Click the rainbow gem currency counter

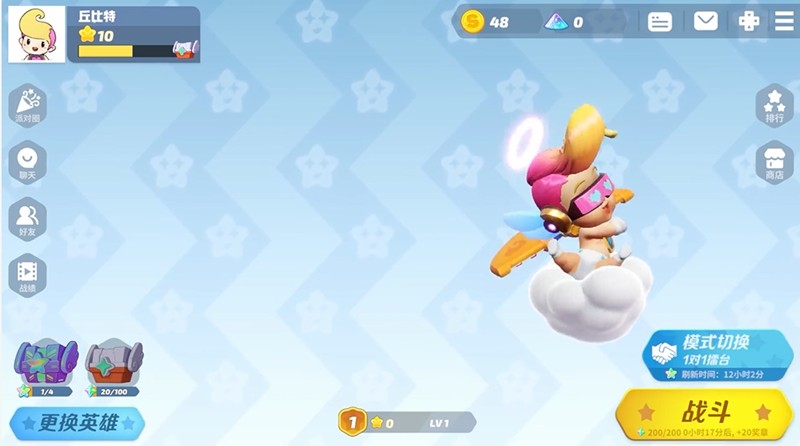[565, 21]
